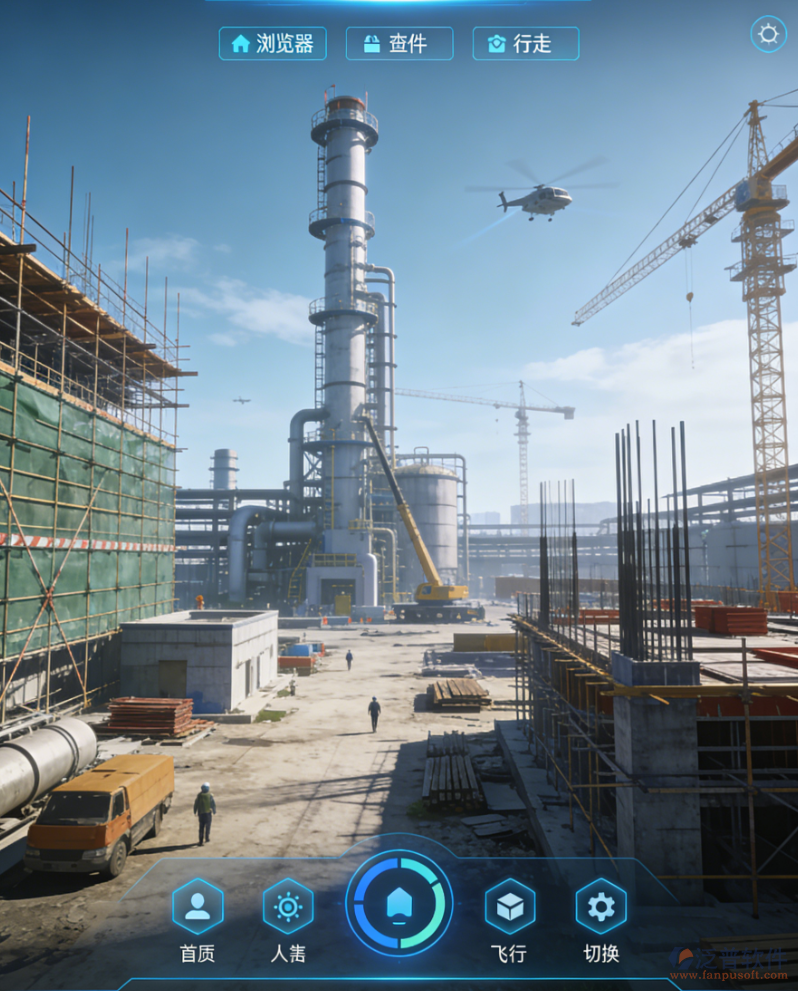Activate the 行走 walk mode
Viewport: 798px width, 991px height.
point(525,44)
